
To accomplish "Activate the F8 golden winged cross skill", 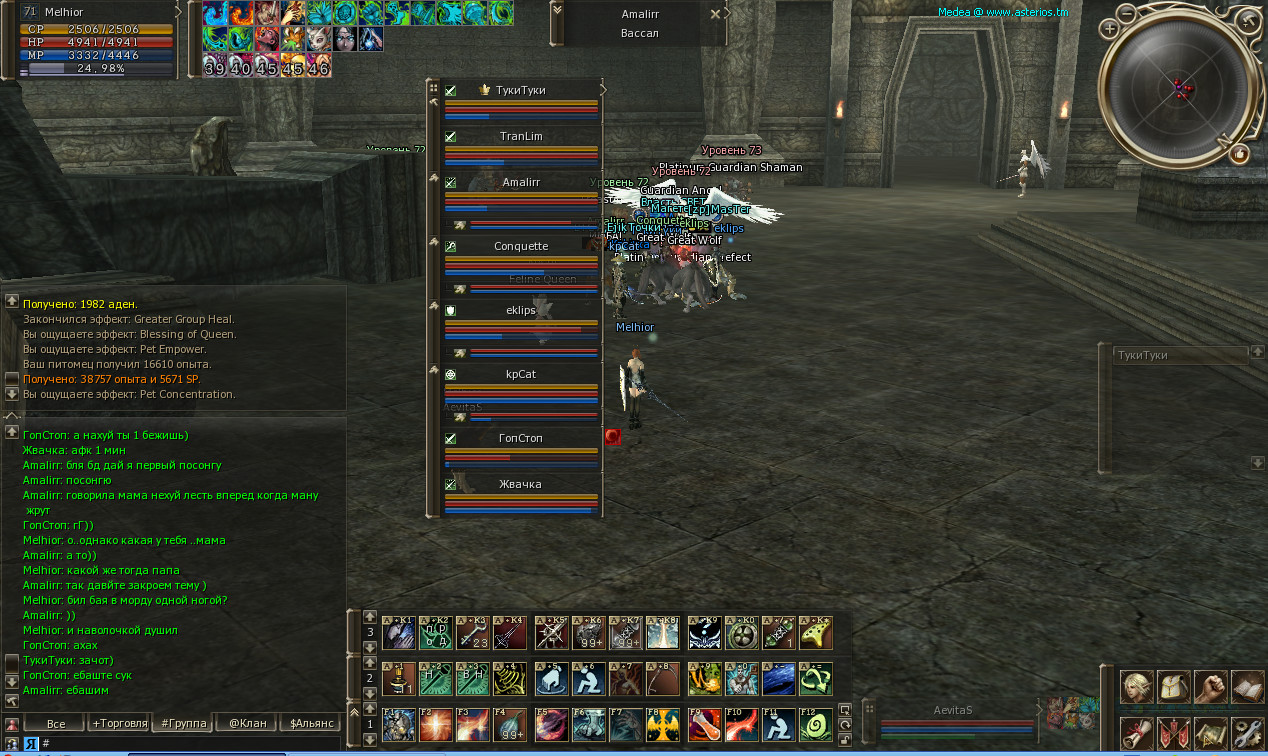I will [662, 724].
